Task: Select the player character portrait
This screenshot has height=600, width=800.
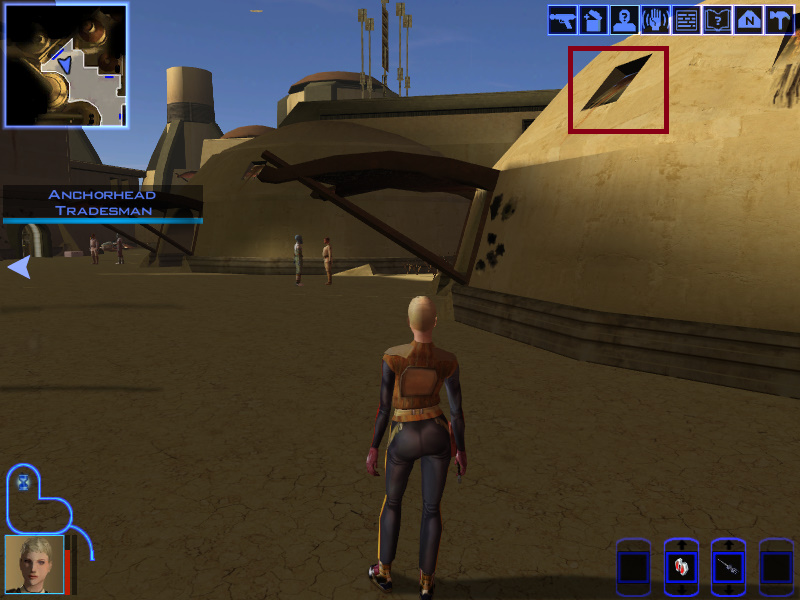Action: (x=34, y=565)
